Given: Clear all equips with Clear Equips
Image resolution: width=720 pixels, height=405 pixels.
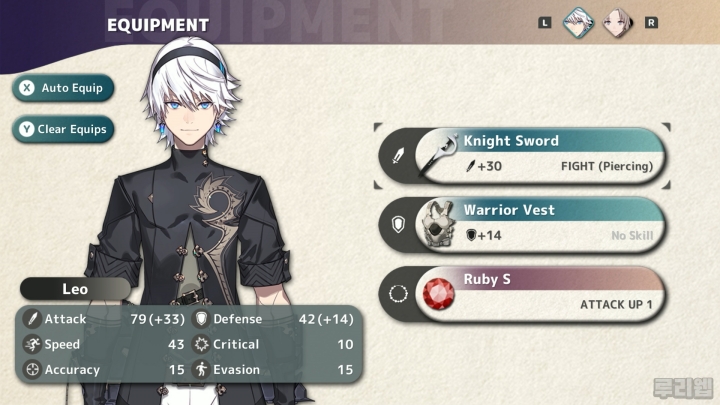Looking at the screenshot, I should pyautogui.click(x=63, y=129).
